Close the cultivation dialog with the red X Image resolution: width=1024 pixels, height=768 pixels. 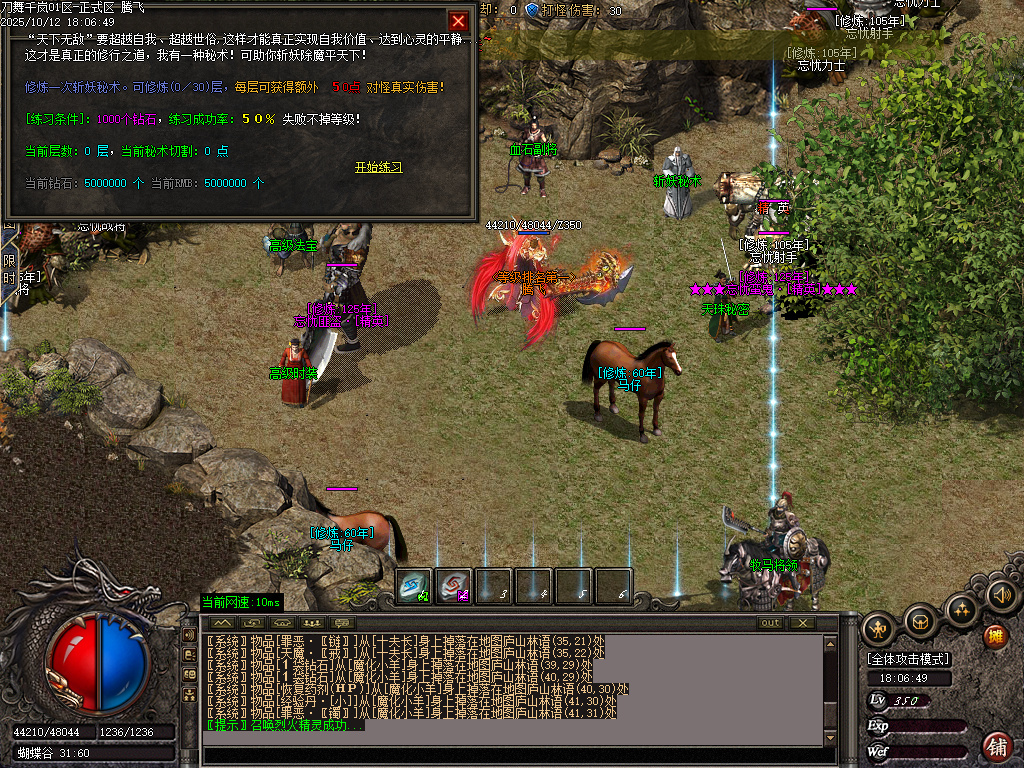coord(458,21)
